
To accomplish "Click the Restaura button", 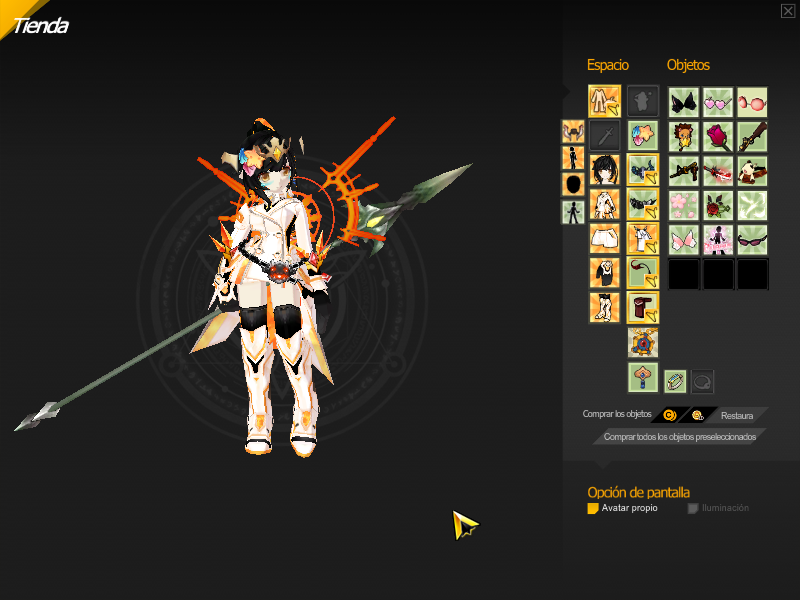I will 737,414.
